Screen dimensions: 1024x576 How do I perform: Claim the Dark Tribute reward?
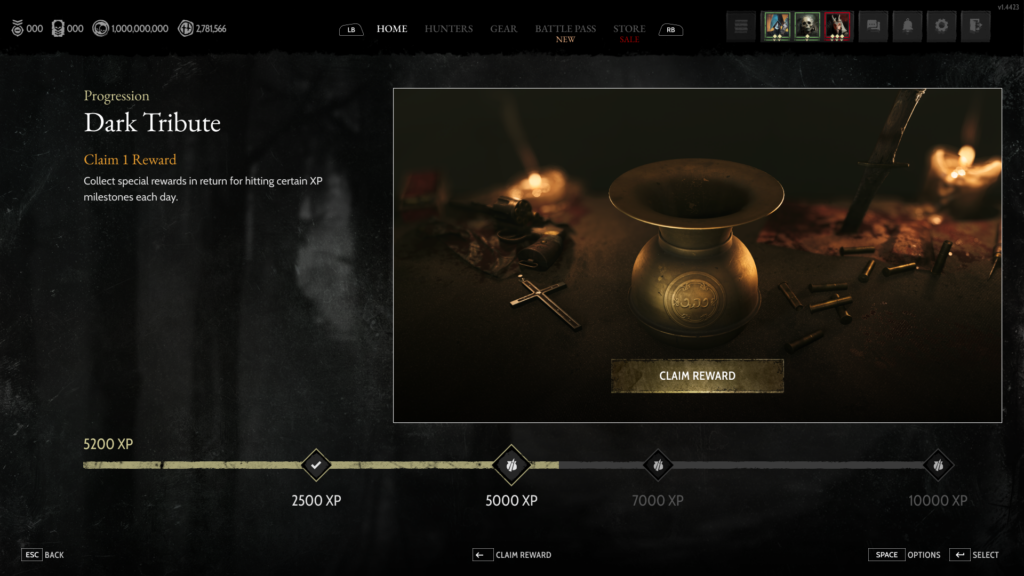point(697,376)
